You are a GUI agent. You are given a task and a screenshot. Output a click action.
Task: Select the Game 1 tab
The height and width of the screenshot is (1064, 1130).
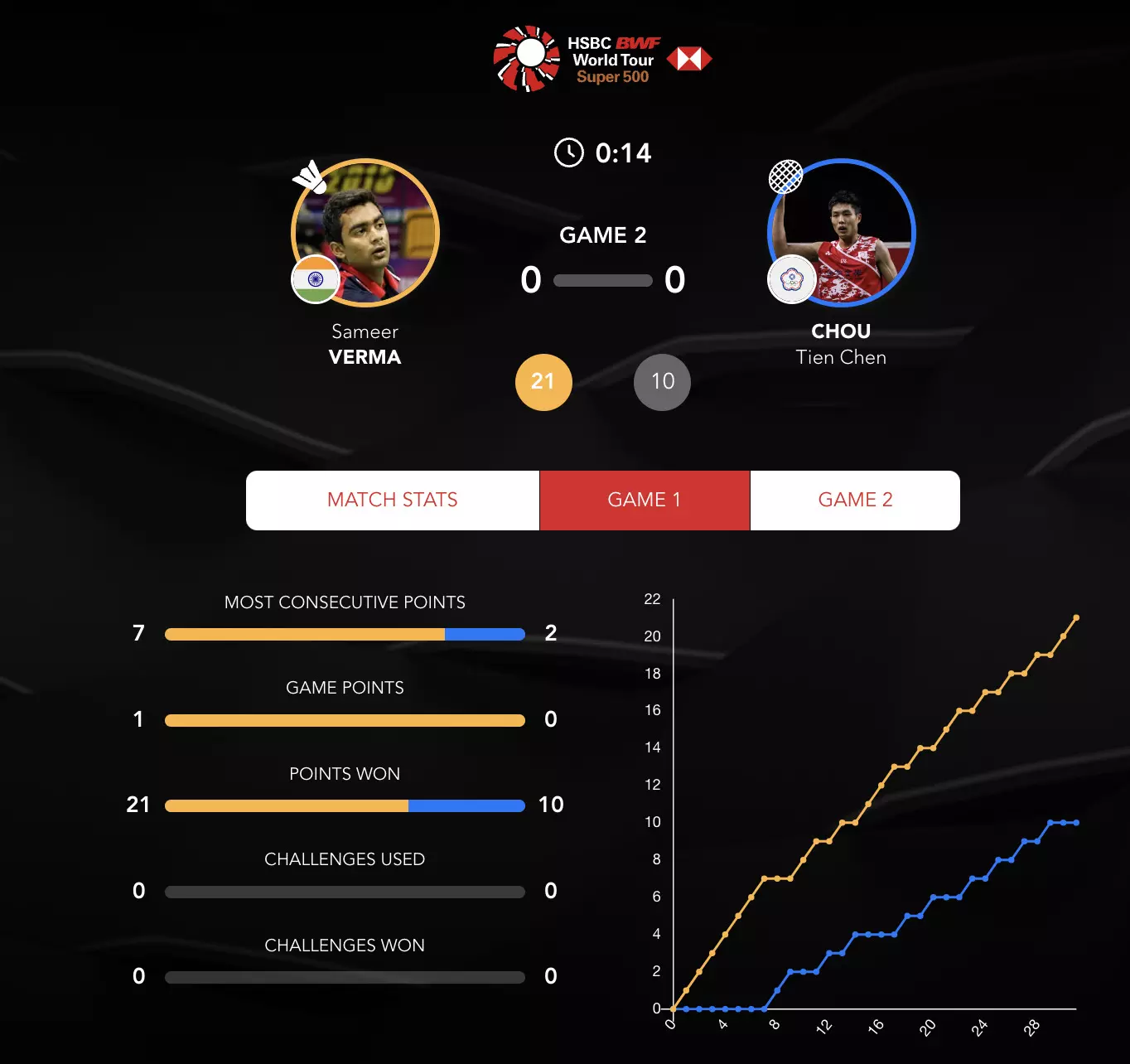pos(645,500)
